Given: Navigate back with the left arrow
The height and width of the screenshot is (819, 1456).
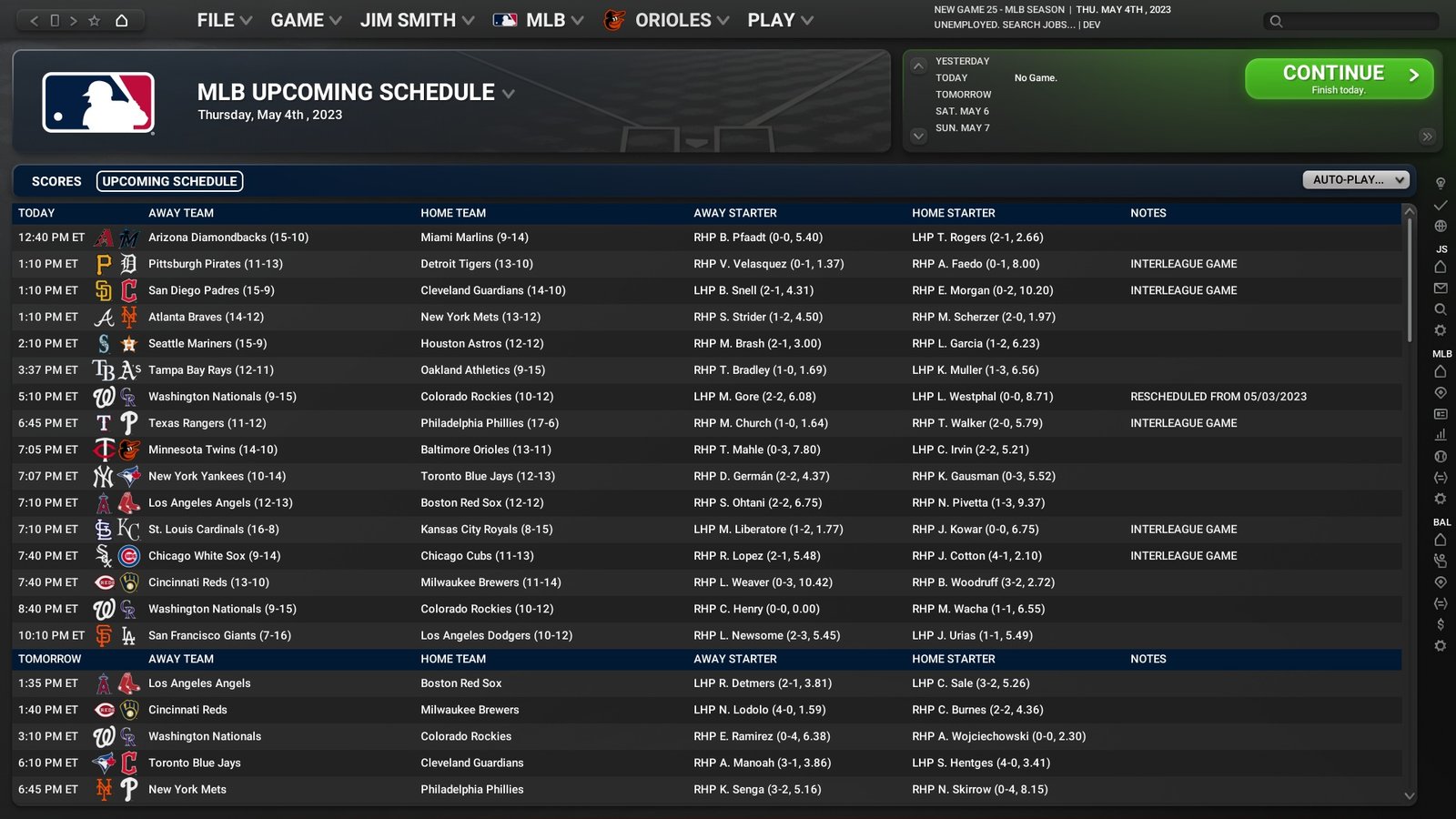Looking at the screenshot, I should pos(35,20).
